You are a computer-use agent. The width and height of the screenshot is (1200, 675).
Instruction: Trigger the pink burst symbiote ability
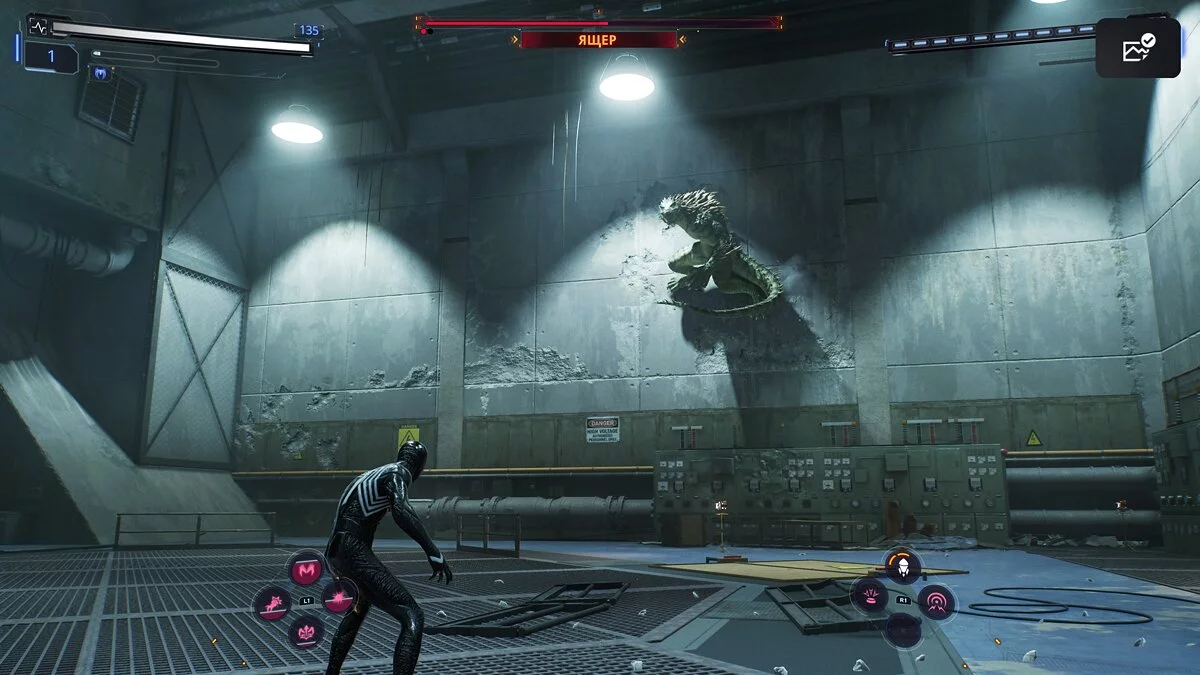[x=340, y=598]
